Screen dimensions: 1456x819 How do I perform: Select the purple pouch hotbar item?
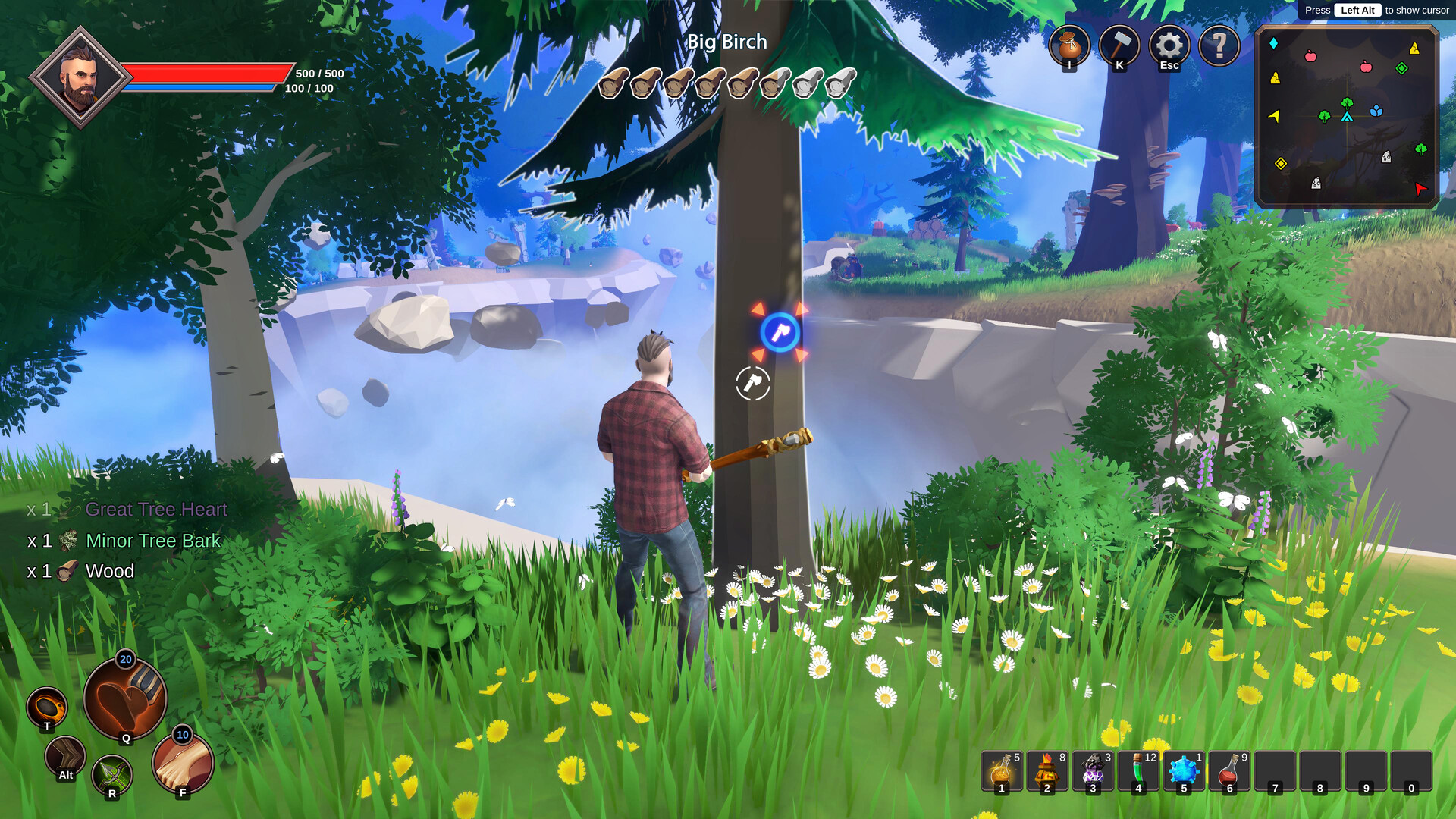[x=1093, y=771]
